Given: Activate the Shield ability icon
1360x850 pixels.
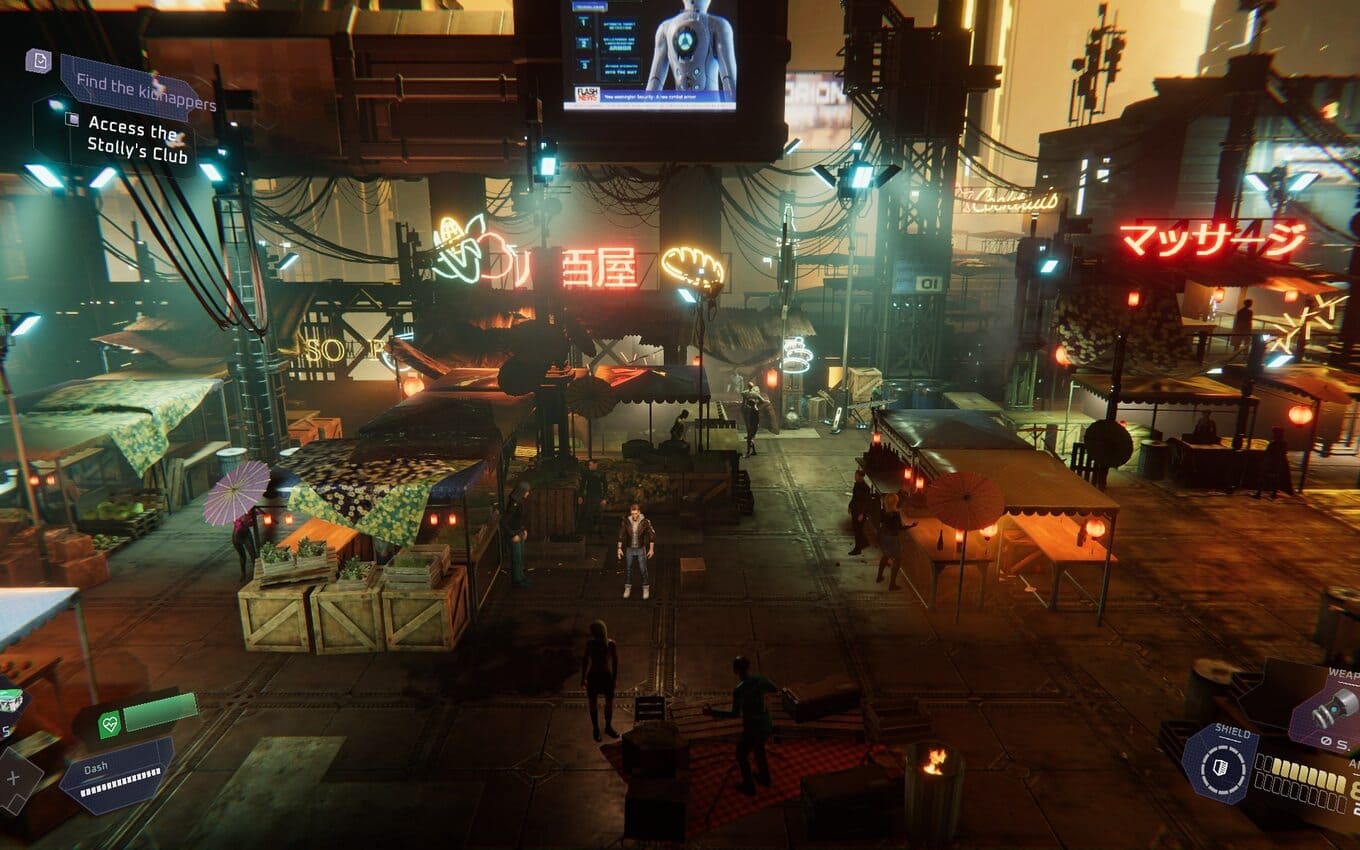Looking at the screenshot, I should 1219,763.
